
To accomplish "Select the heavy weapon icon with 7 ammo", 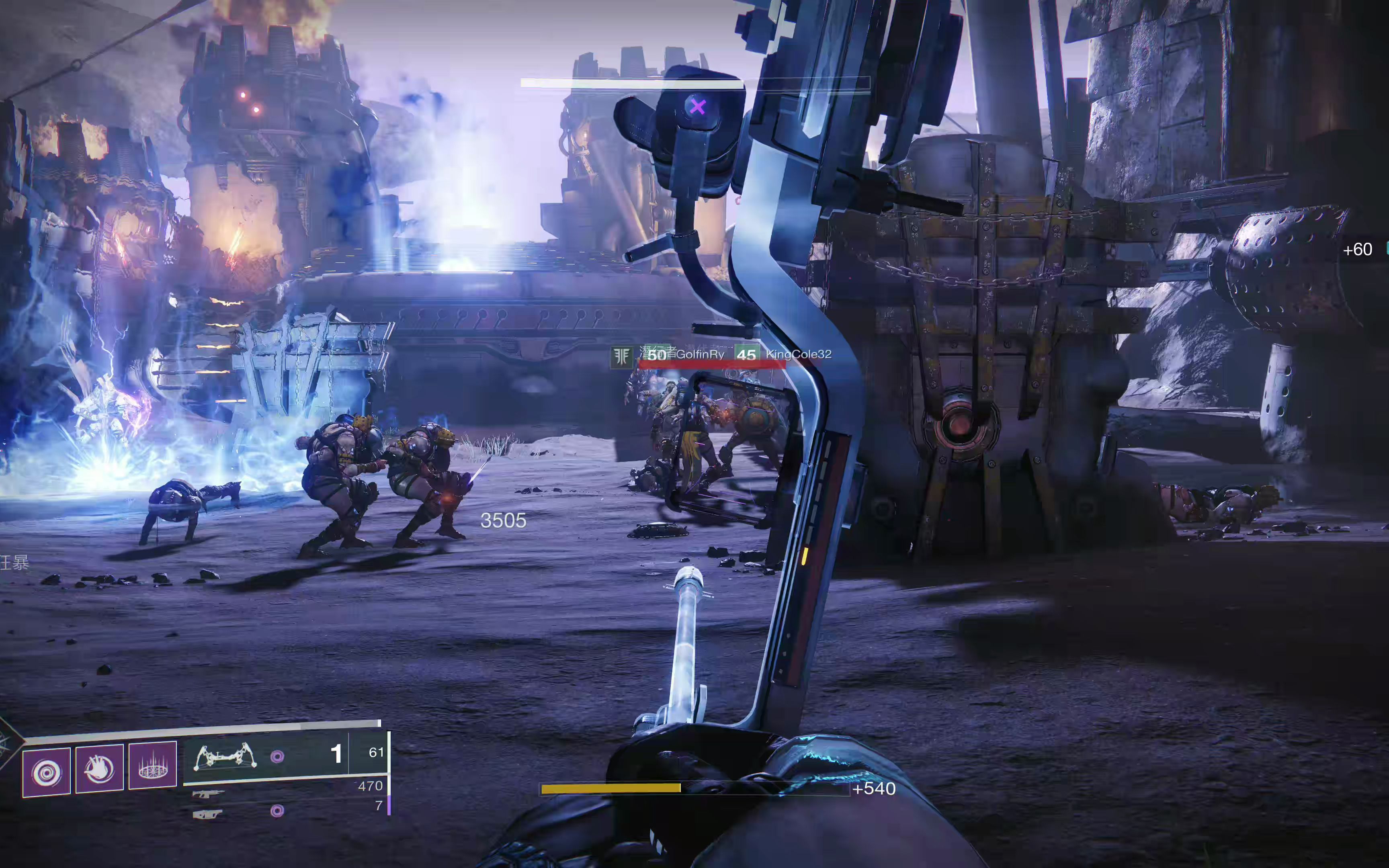I will click(x=207, y=814).
